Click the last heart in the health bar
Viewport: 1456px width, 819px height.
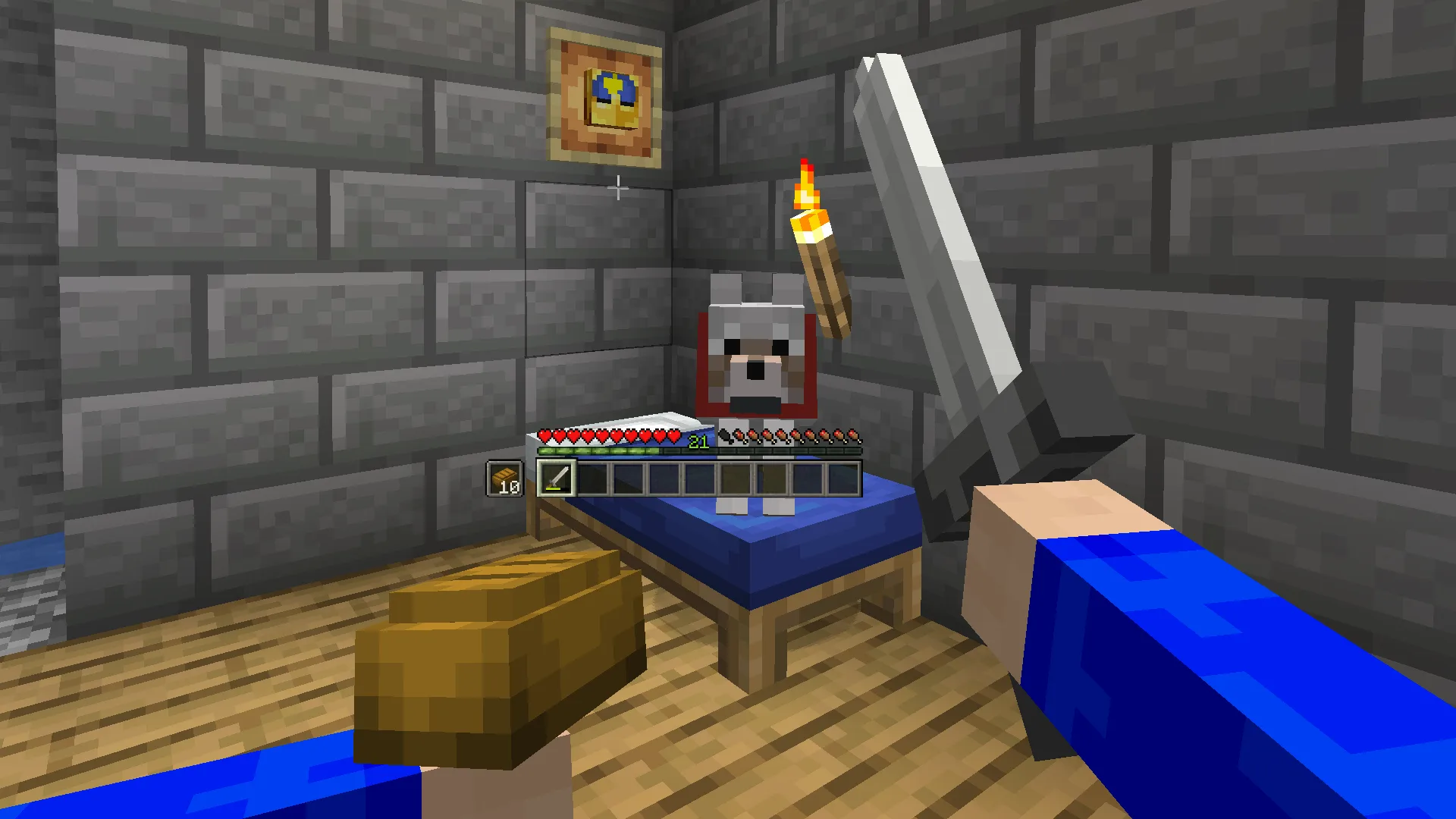click(x=673, y=436)
